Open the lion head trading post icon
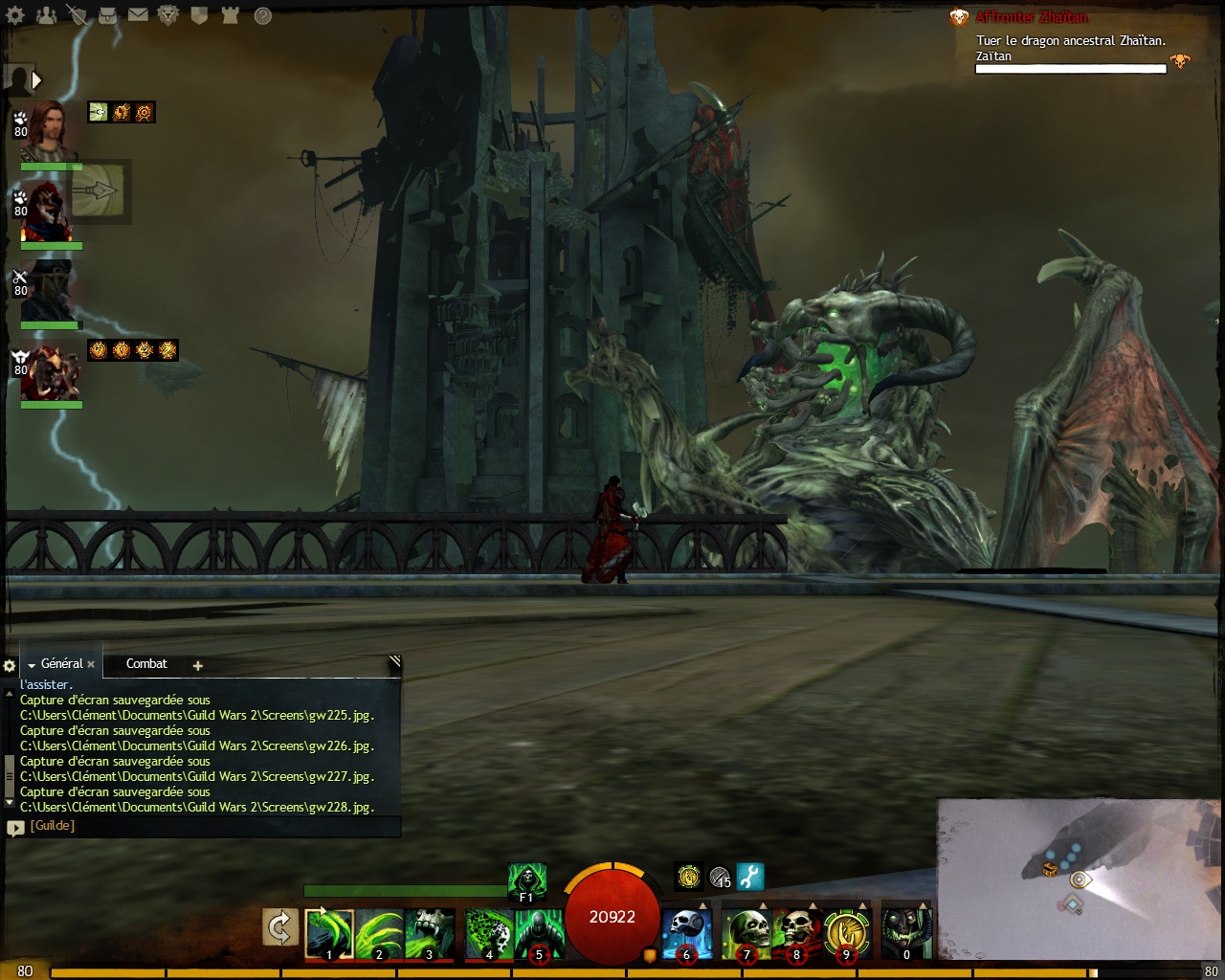The image size is (1225, 980). pos(168,14)
